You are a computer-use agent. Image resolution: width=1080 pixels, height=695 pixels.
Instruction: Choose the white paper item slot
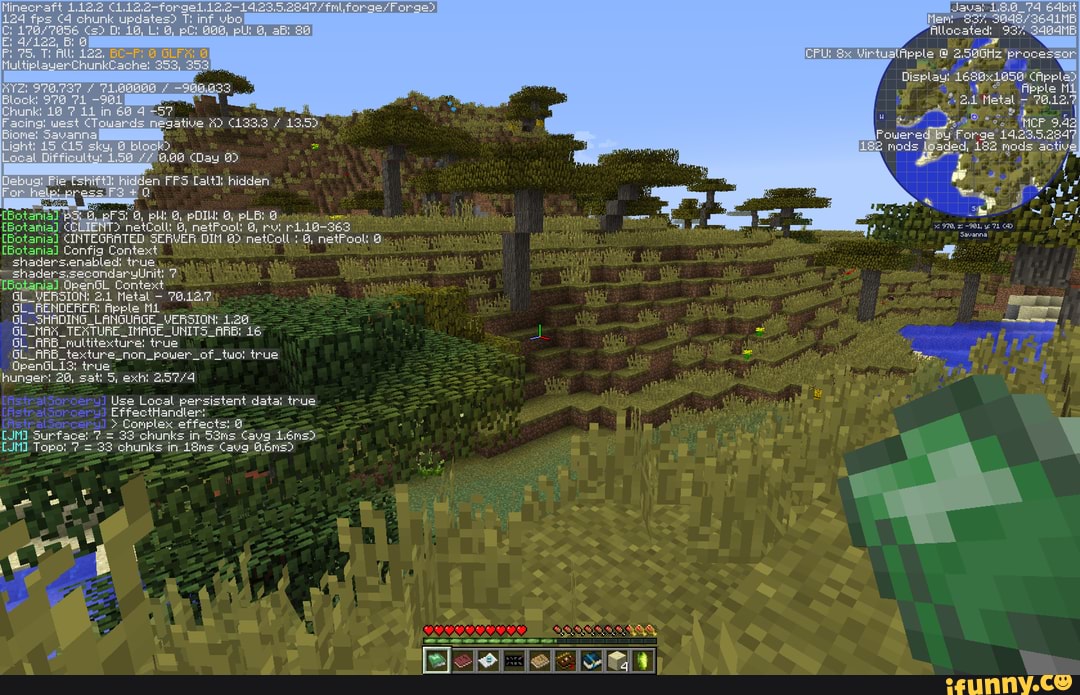[488, 660]
